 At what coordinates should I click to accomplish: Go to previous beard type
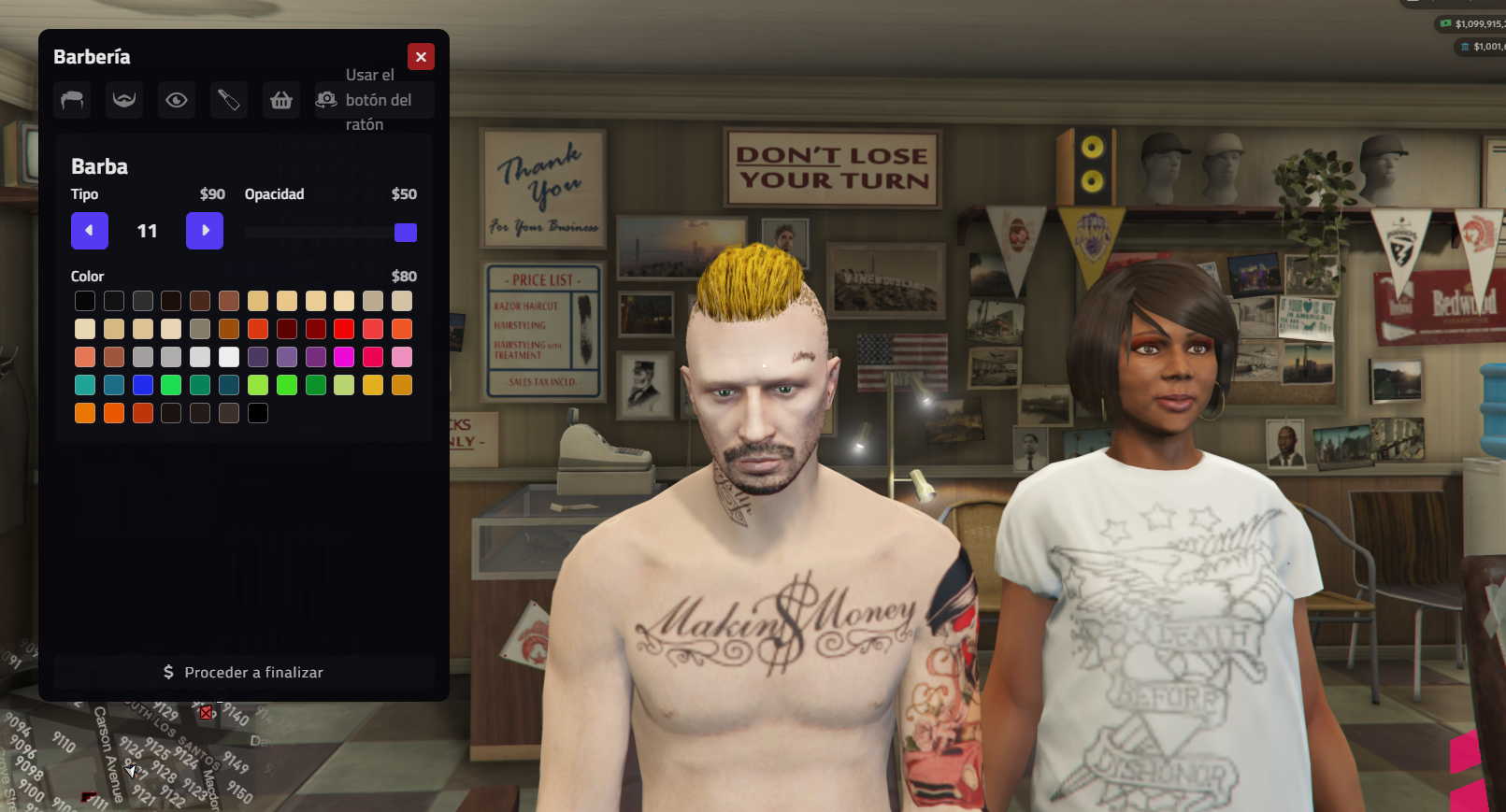point(90,231)
